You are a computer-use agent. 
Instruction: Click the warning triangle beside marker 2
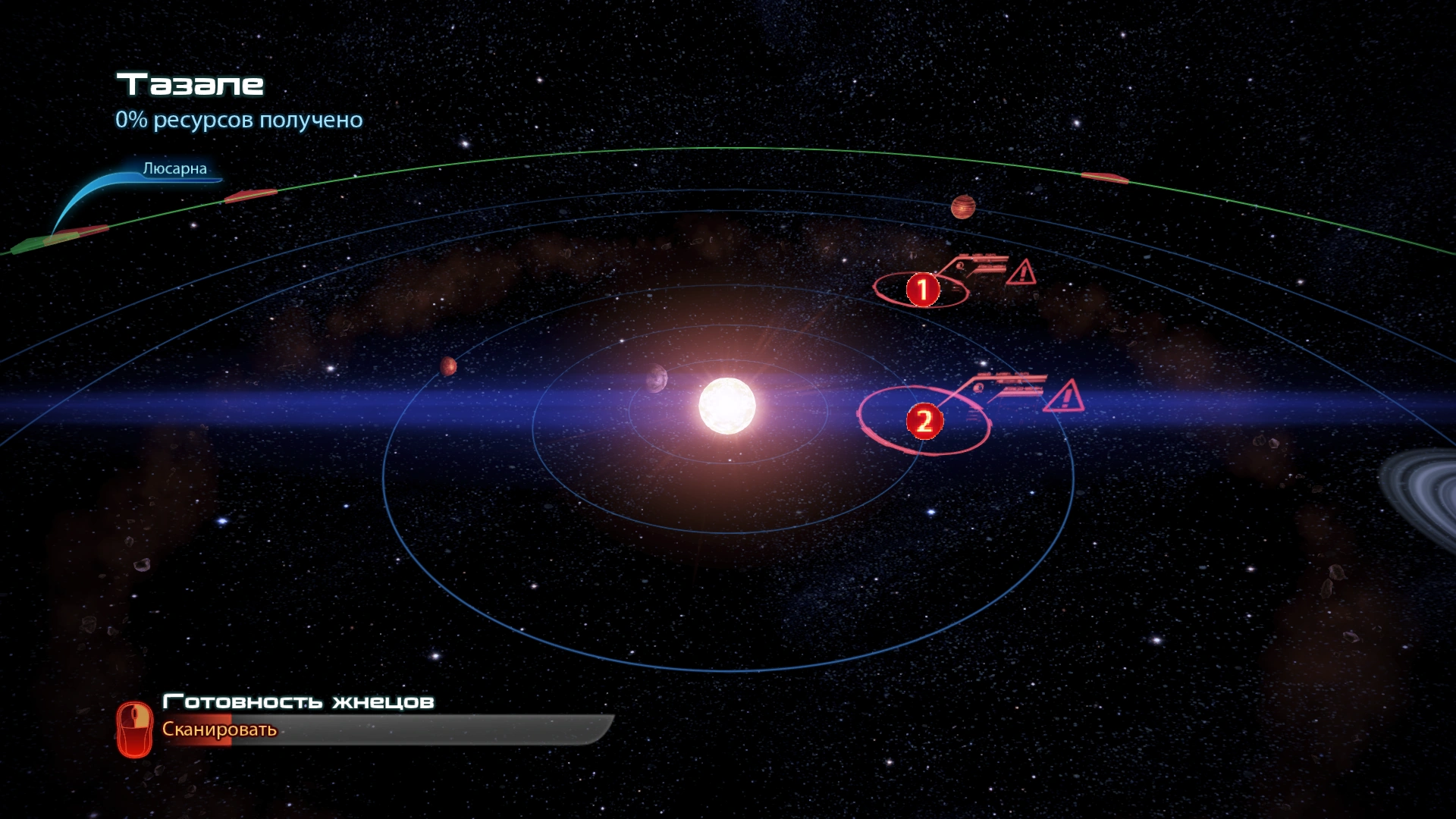click(1064, 397)
